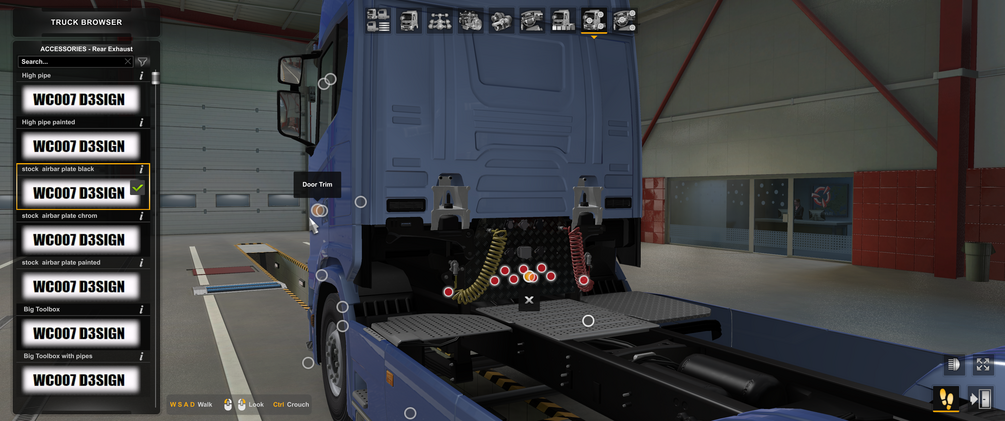
Task: Clear the search with the X
Action: [x=128, y=62]
